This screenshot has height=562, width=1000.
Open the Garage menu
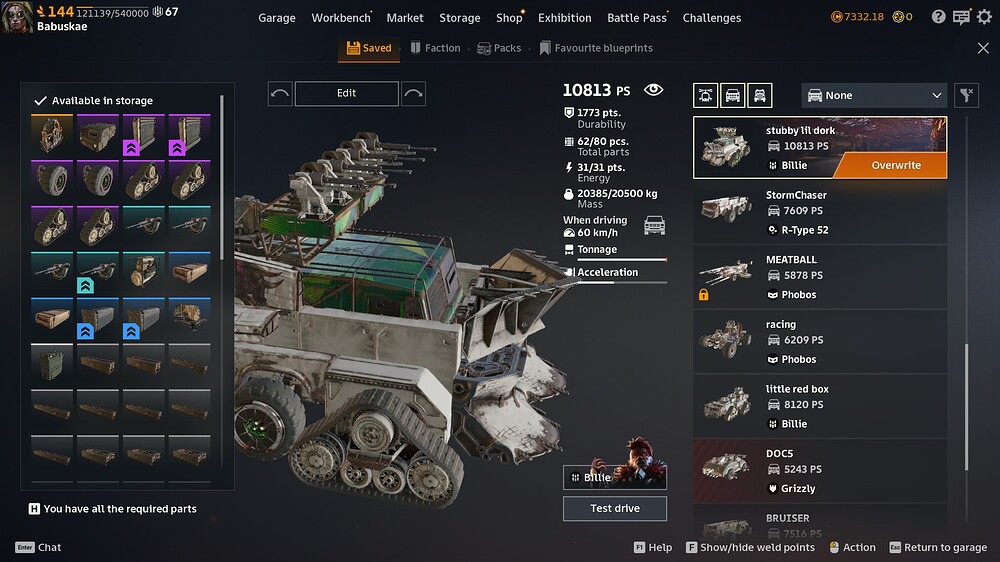(277, 18)
